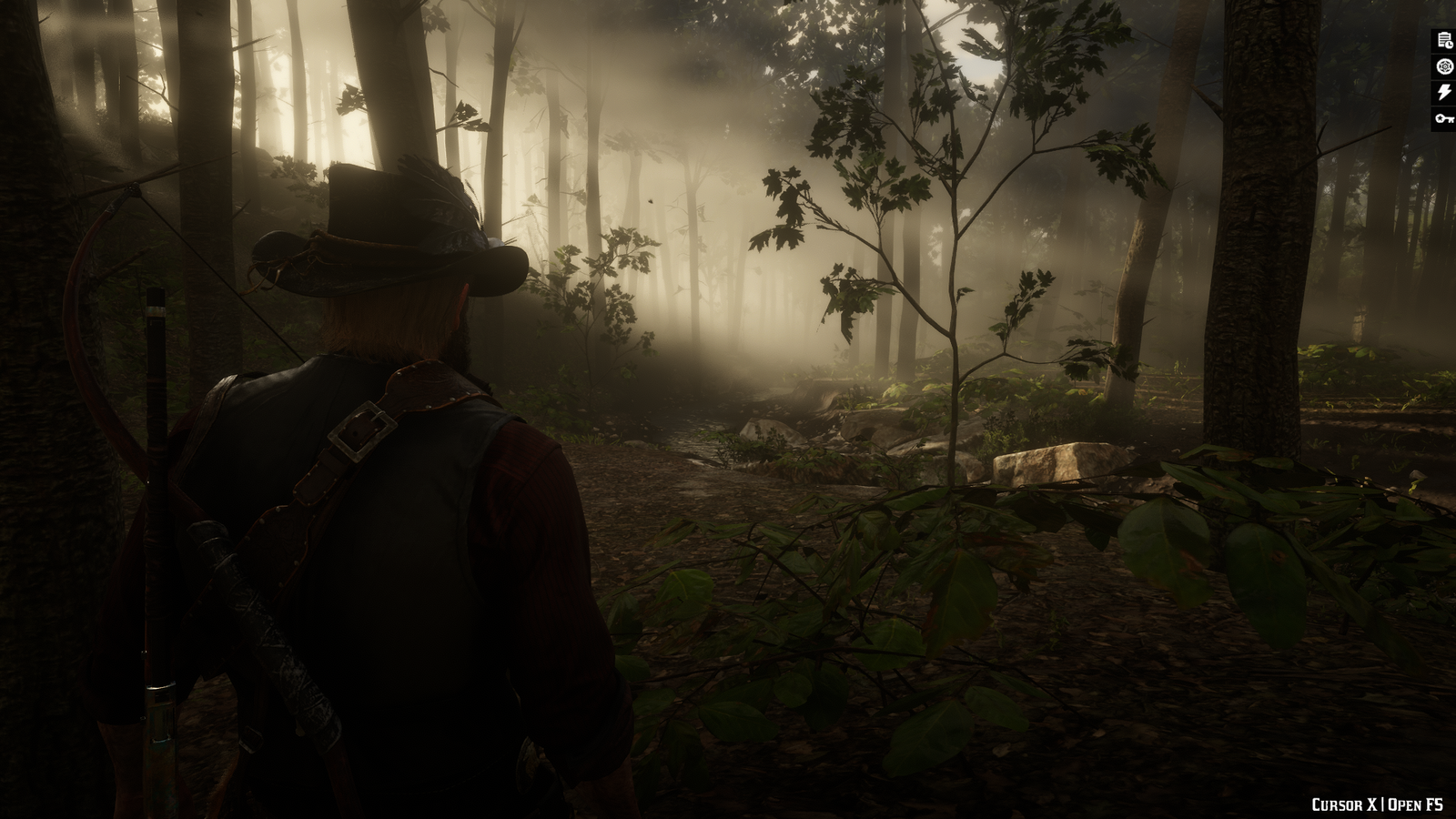1456x819 pixels.
Task: Select the star key icon
Action: tap(1443, 118)
